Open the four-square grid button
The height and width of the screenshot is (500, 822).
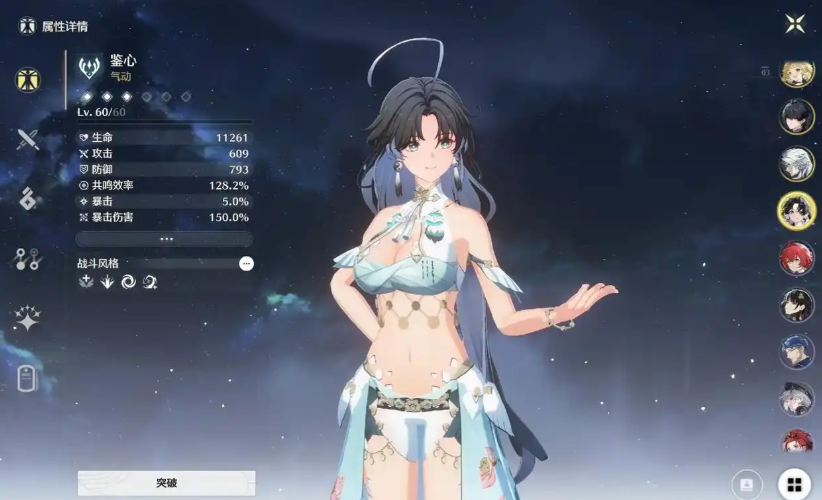point(794,484)
